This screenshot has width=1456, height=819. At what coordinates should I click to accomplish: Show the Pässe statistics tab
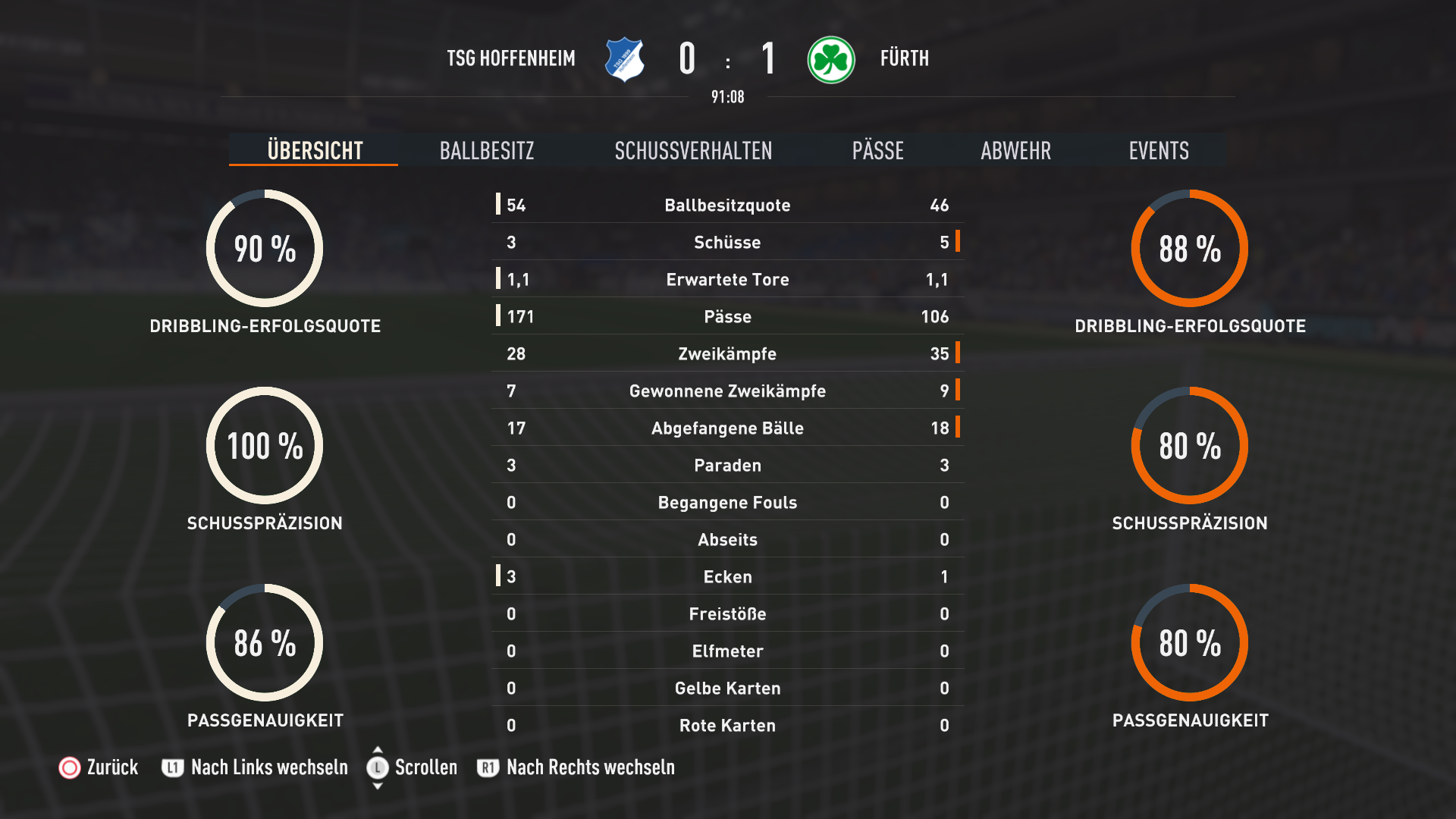877,150
